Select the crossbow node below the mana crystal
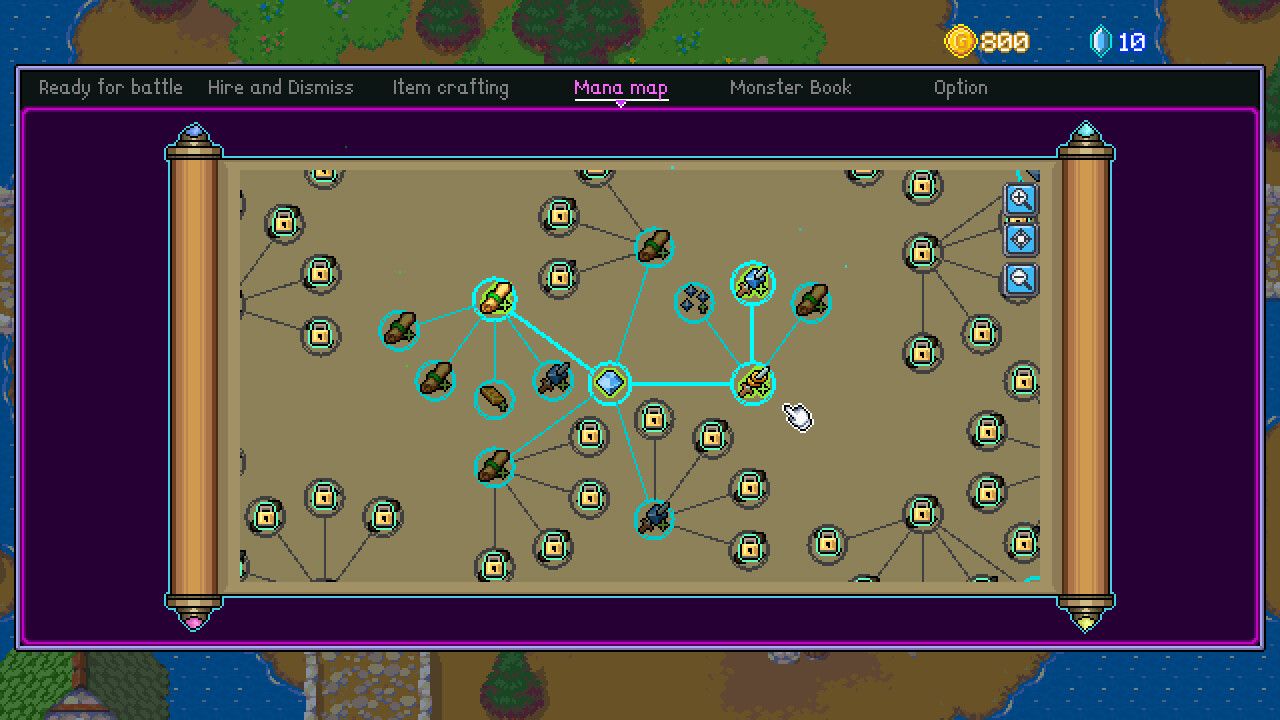The image size is (1280, 720). 654,519
